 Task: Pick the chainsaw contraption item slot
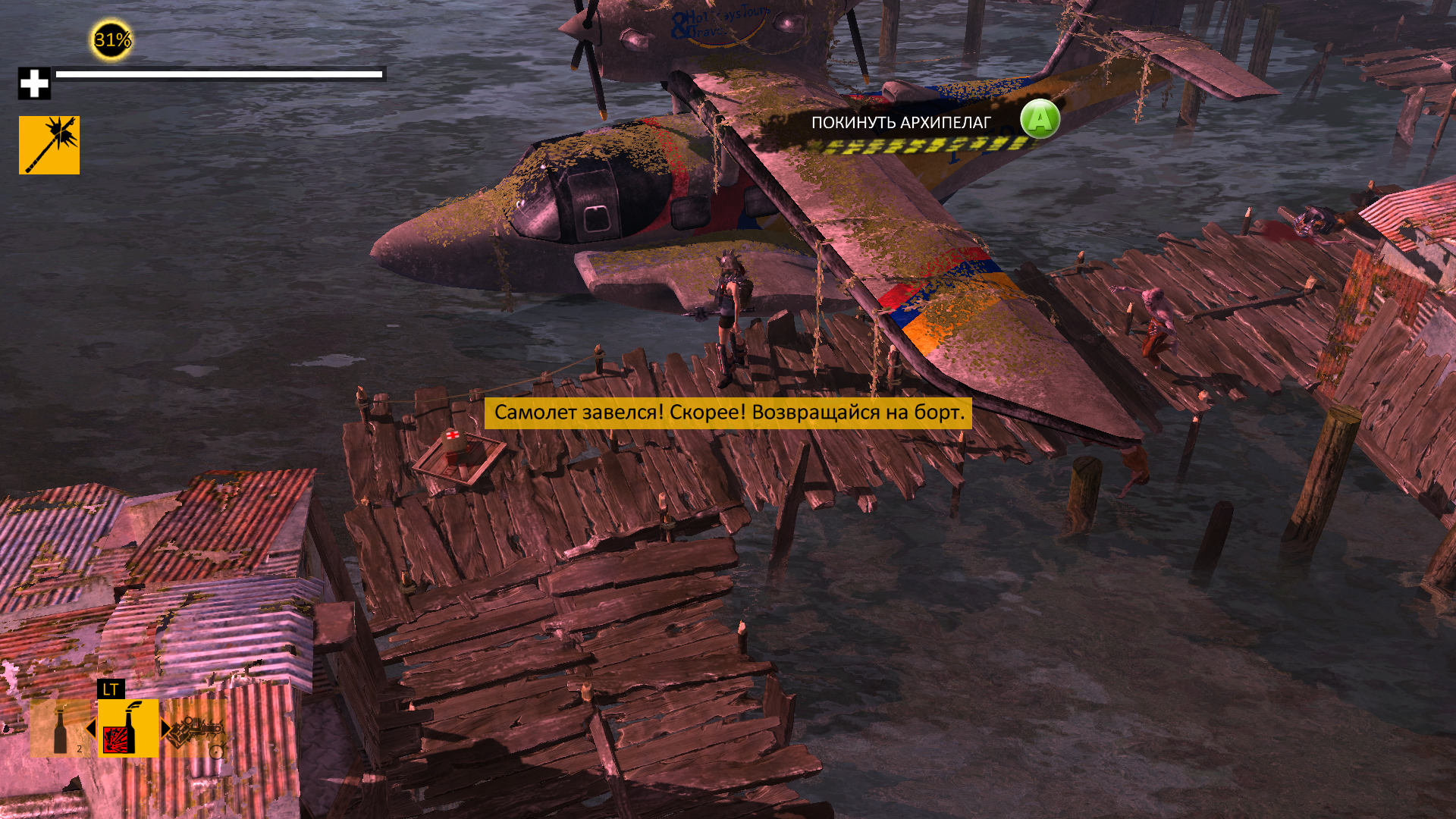point(196,730)
